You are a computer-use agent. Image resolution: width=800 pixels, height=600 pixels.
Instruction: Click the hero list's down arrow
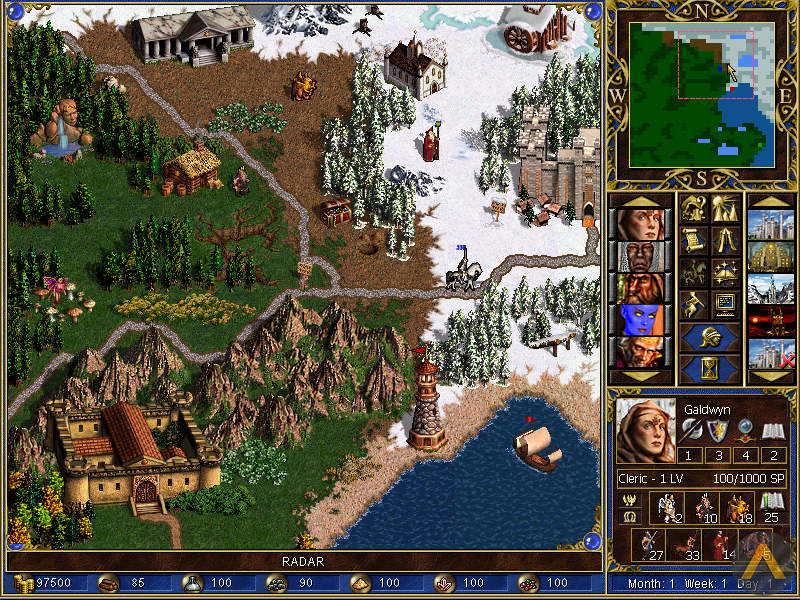coord(639,377)
